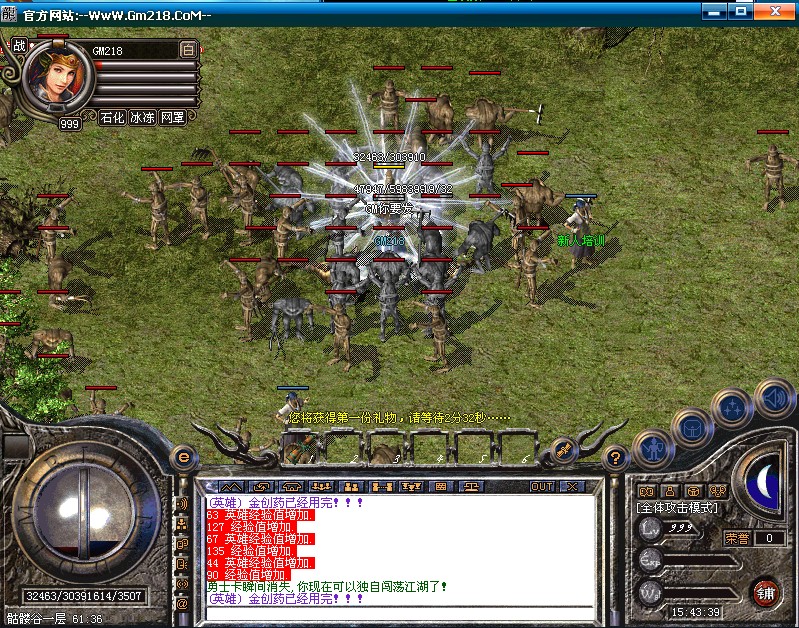Click the 冰冻 status button
Viewport: 799px width, 628px height.
click(x=142, y=117)
